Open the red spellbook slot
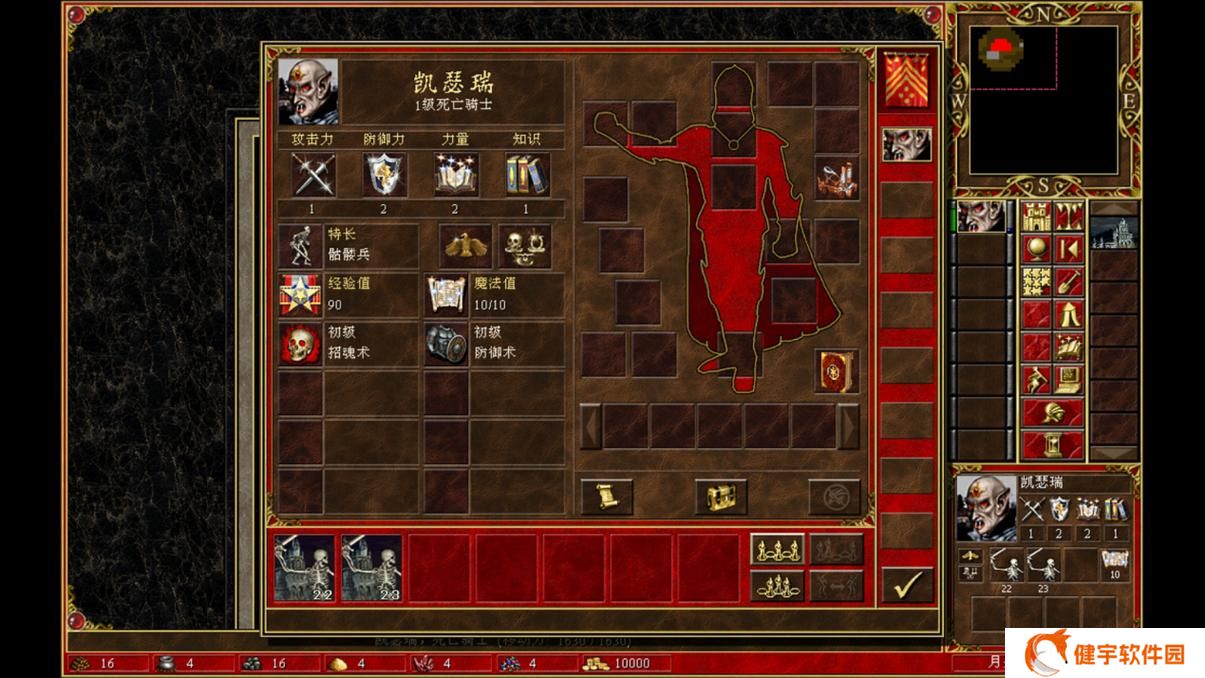 (x=836, y=371)
